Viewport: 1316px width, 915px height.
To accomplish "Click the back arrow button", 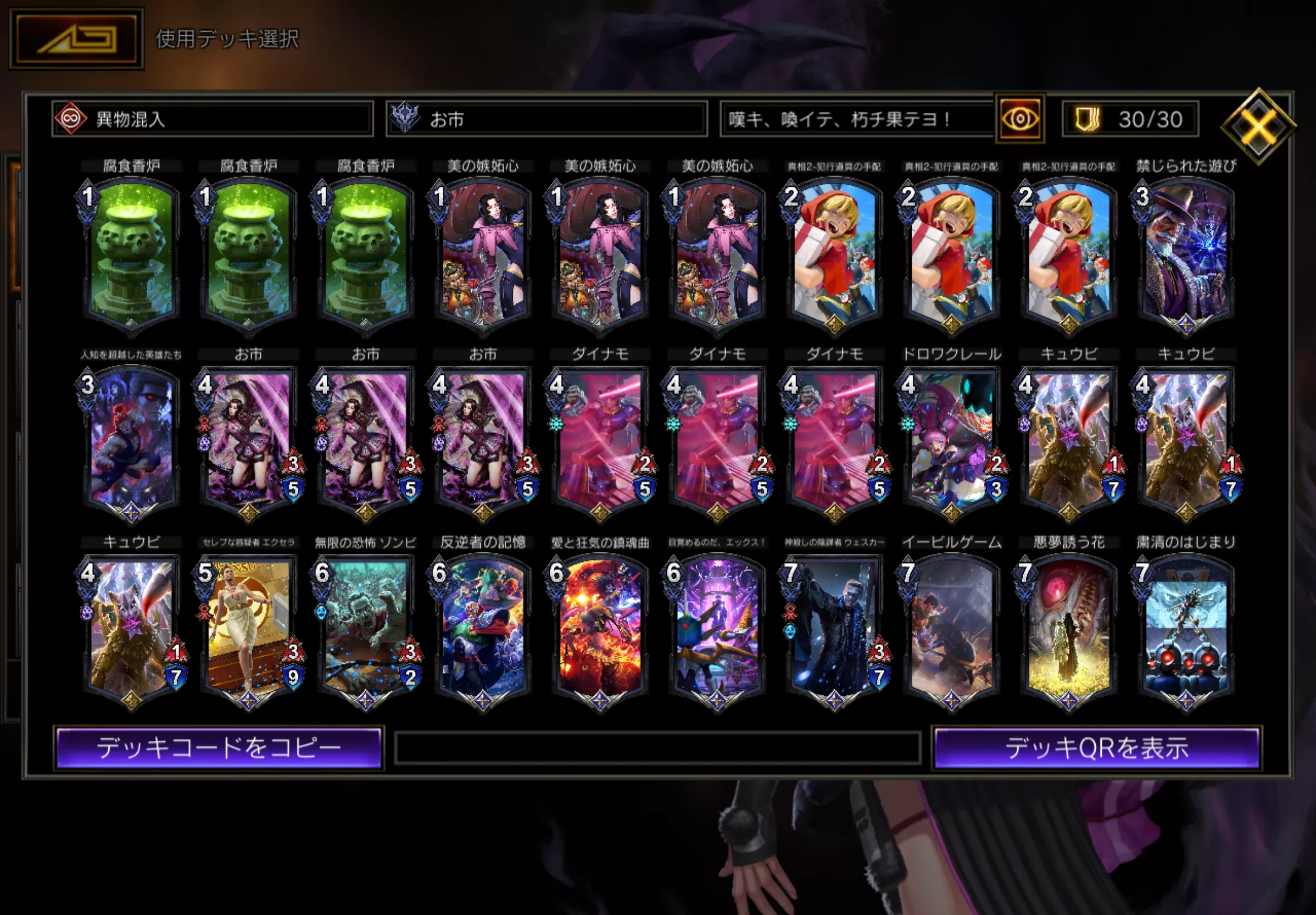I will pyautogui.click(x=76, y=39).
